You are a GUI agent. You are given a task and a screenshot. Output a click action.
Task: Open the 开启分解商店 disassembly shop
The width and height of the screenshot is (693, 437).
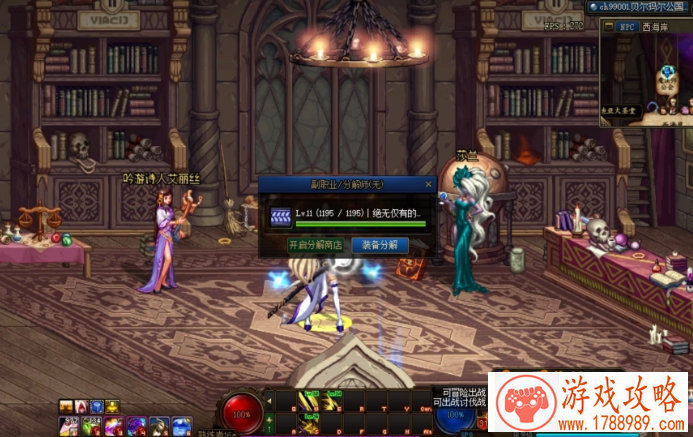316,245
